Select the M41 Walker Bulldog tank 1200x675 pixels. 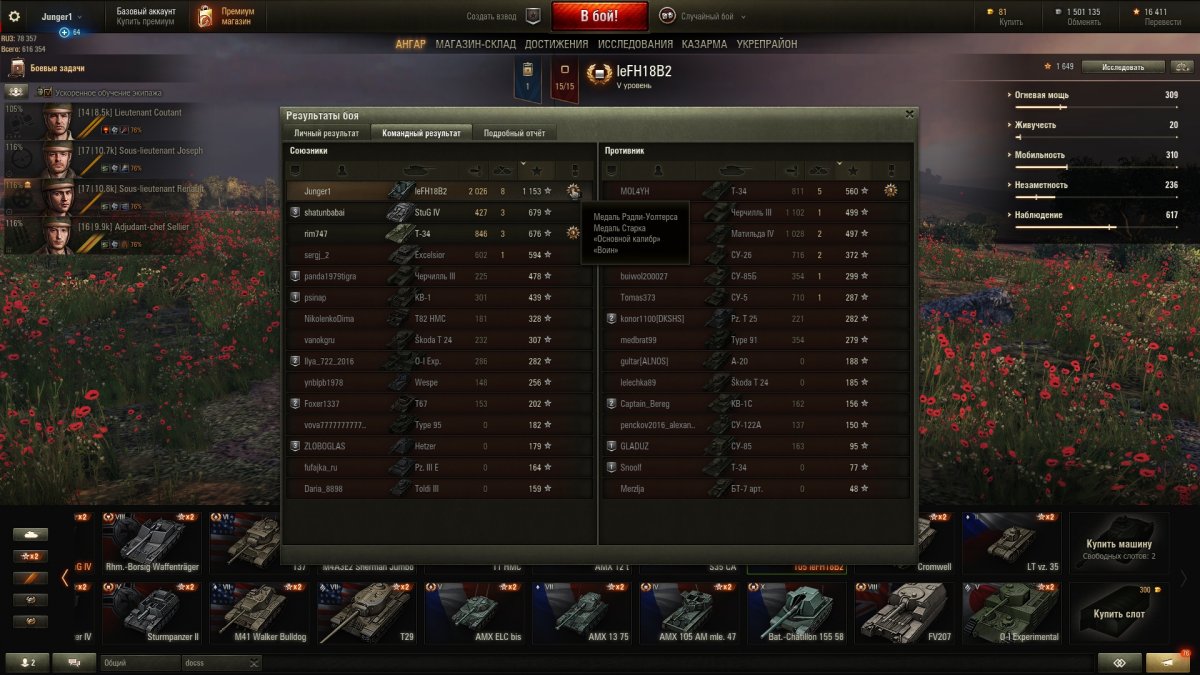point(262,612)
